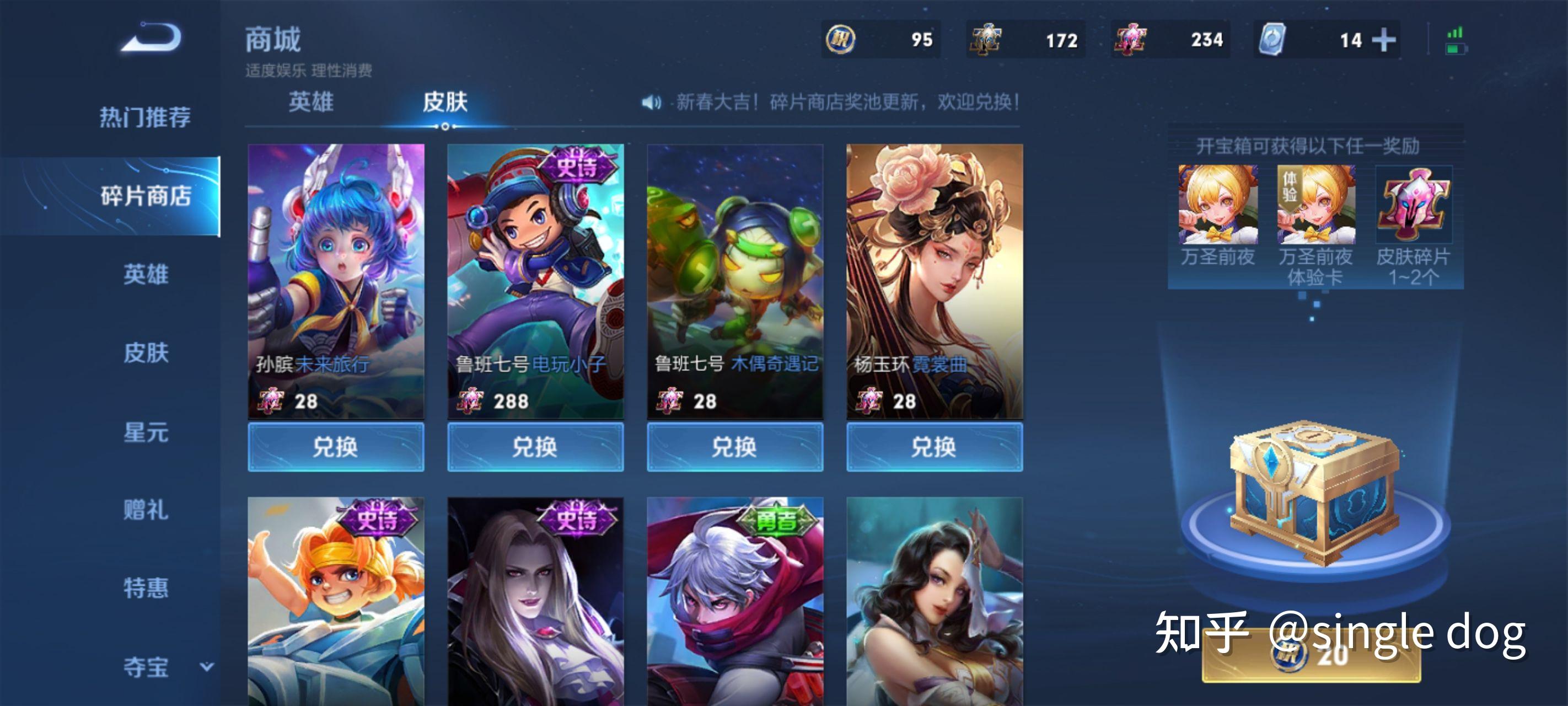Redeem the 鲁班七号 木偶奇遇记 skin
The image size is (1568, 706).
click(x=735, y=447)
